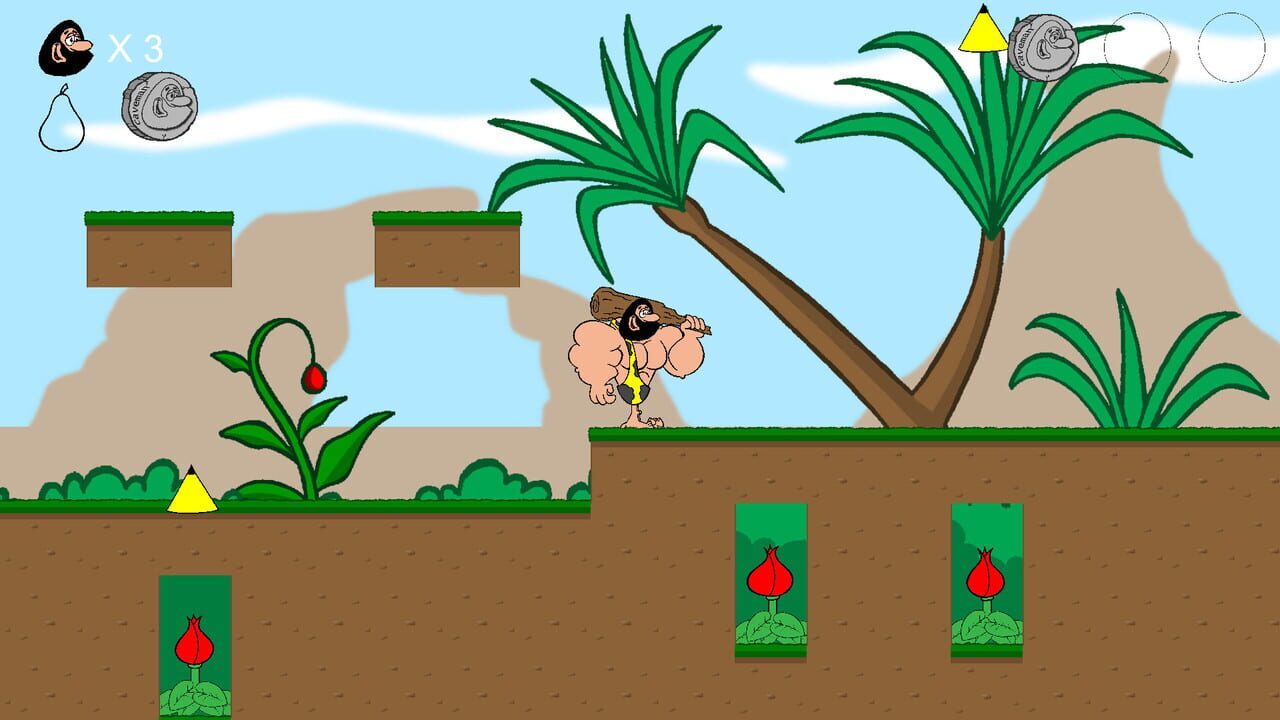The image size is (1280, 720).
Task: Click the caveman coin in the HUD
Action: tap(160, 105)
